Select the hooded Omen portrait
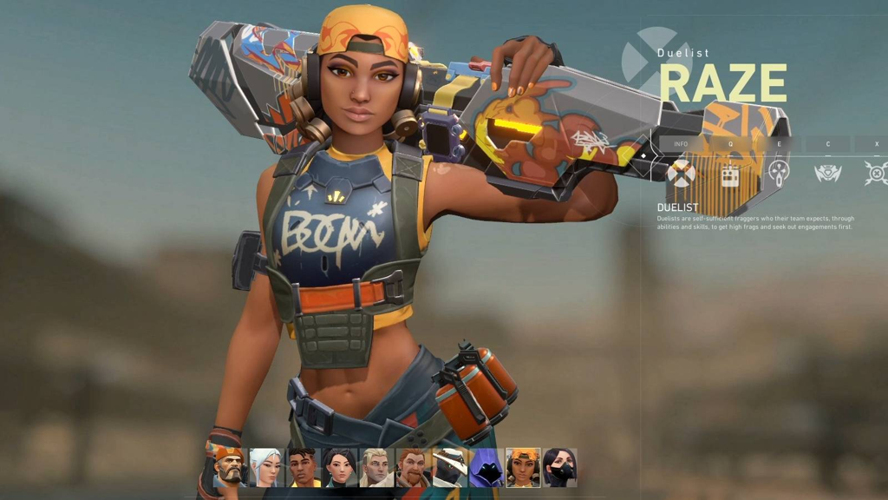The image size is (888, 500). (x=486, y=467)
